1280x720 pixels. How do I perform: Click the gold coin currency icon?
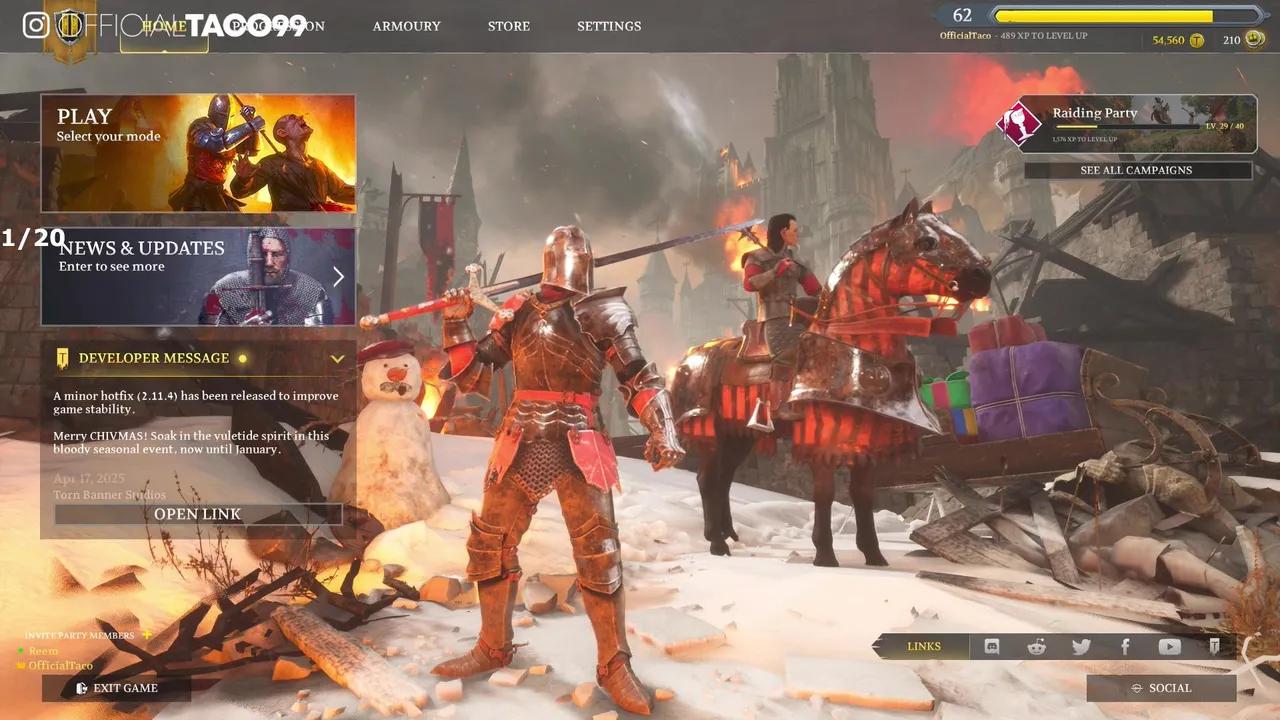tap(1197, 40)
